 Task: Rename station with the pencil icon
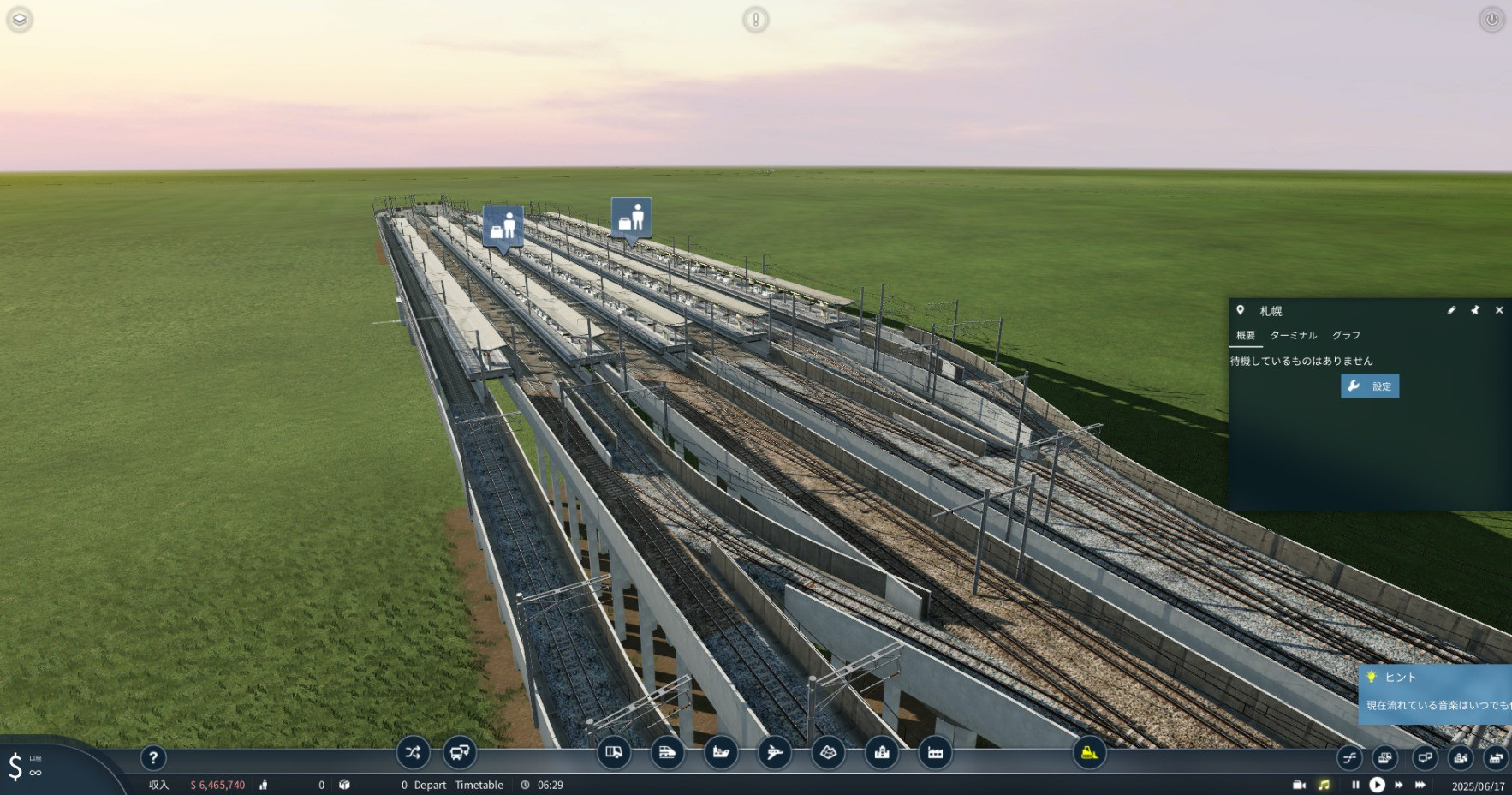(1451, 310)
